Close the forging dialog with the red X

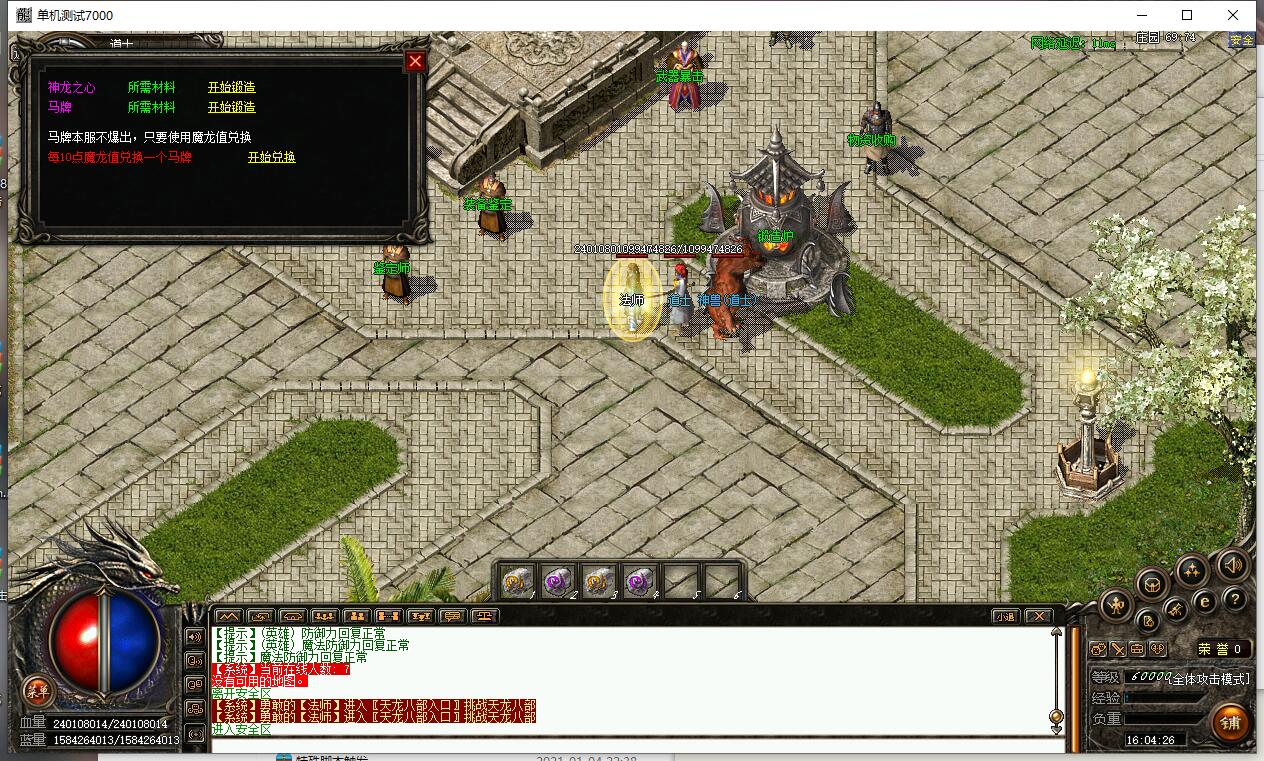click(x=415, y=62)
